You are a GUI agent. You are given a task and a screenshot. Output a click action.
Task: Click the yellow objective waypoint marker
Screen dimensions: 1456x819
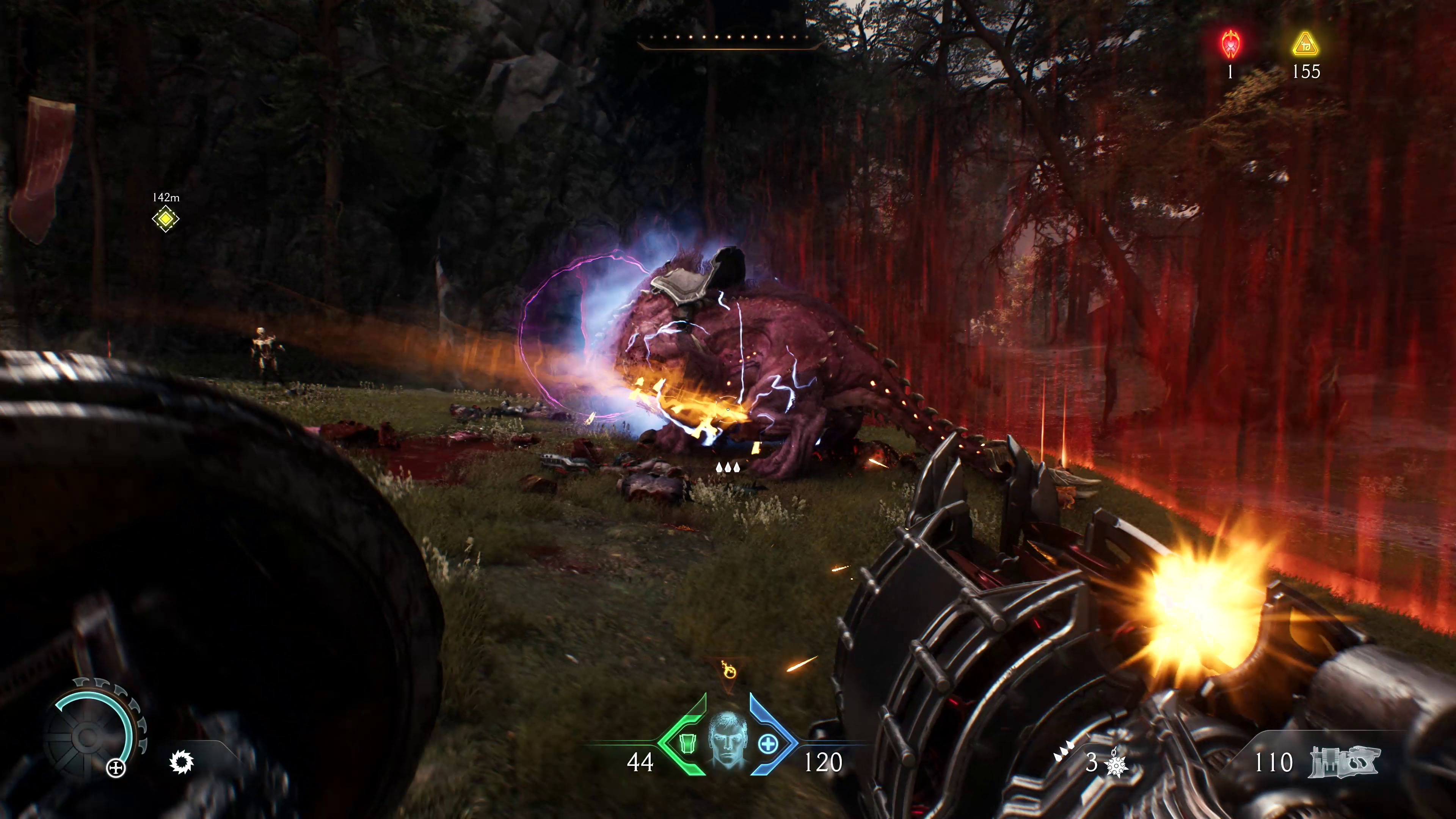point(166,219)
